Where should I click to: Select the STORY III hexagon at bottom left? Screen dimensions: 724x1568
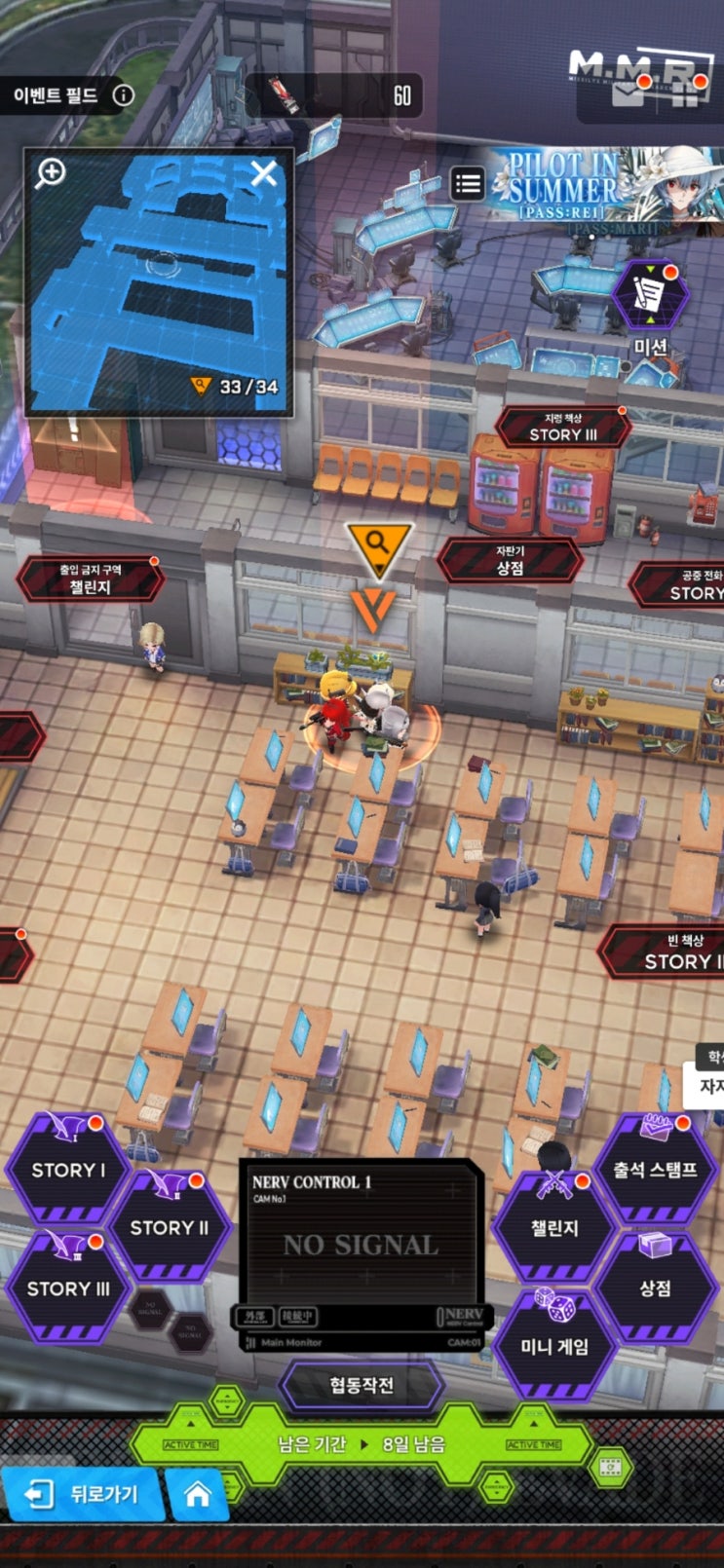(67, 1287)
